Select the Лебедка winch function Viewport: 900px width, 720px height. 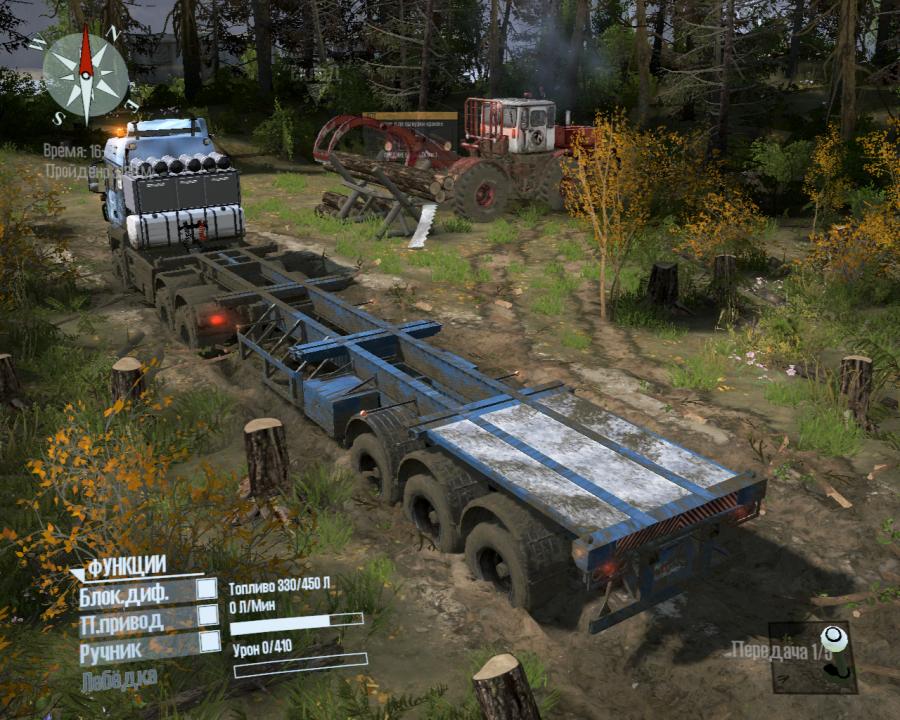[x=120, y=674]
